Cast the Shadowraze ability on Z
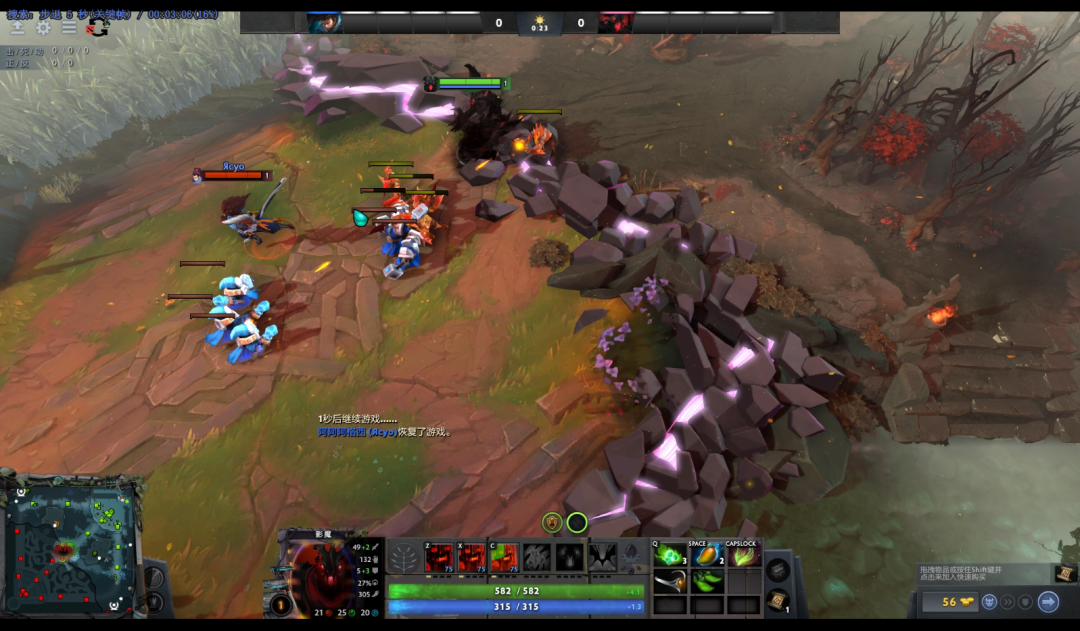 439,558
